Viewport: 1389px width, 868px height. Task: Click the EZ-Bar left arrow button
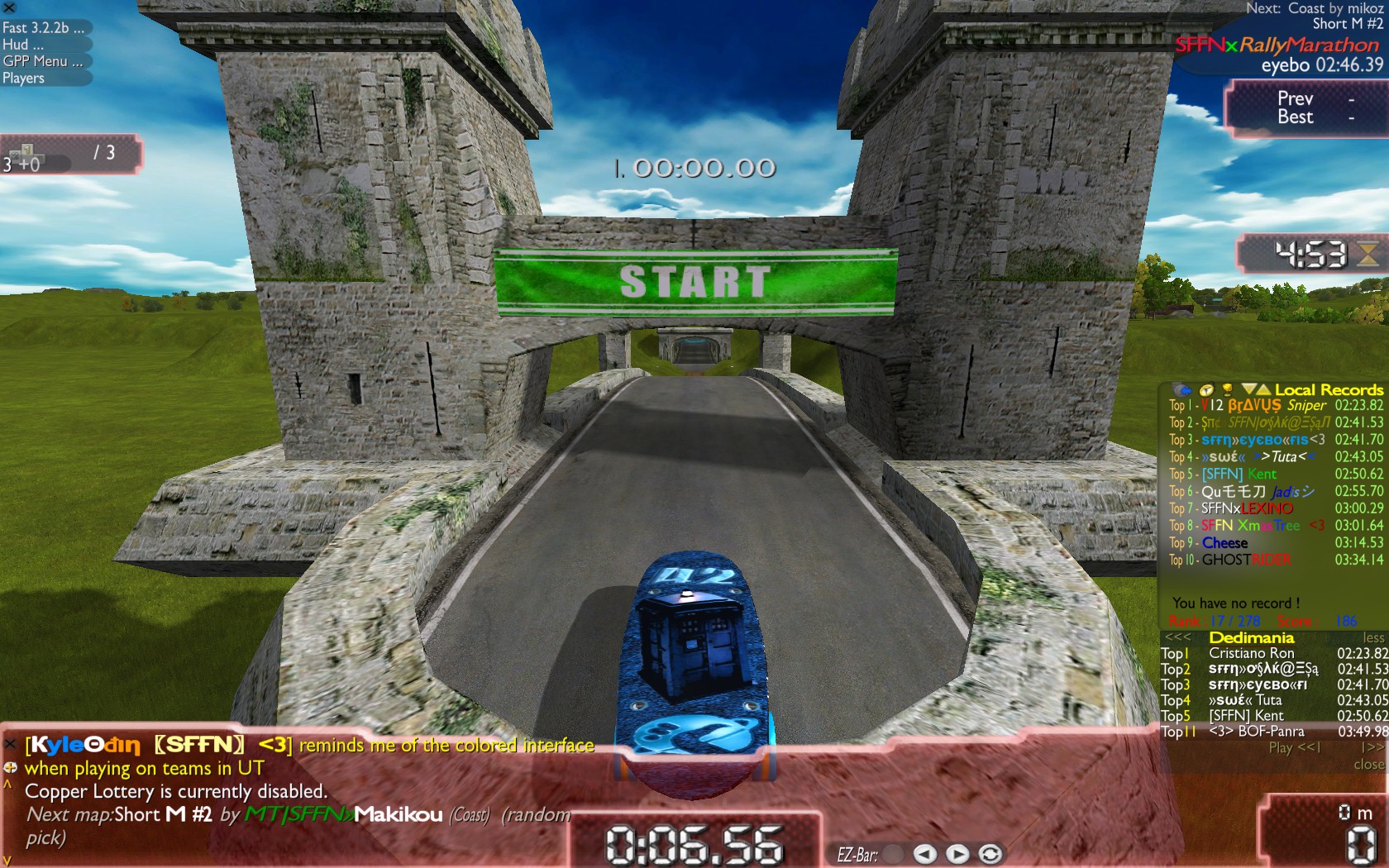924,854
